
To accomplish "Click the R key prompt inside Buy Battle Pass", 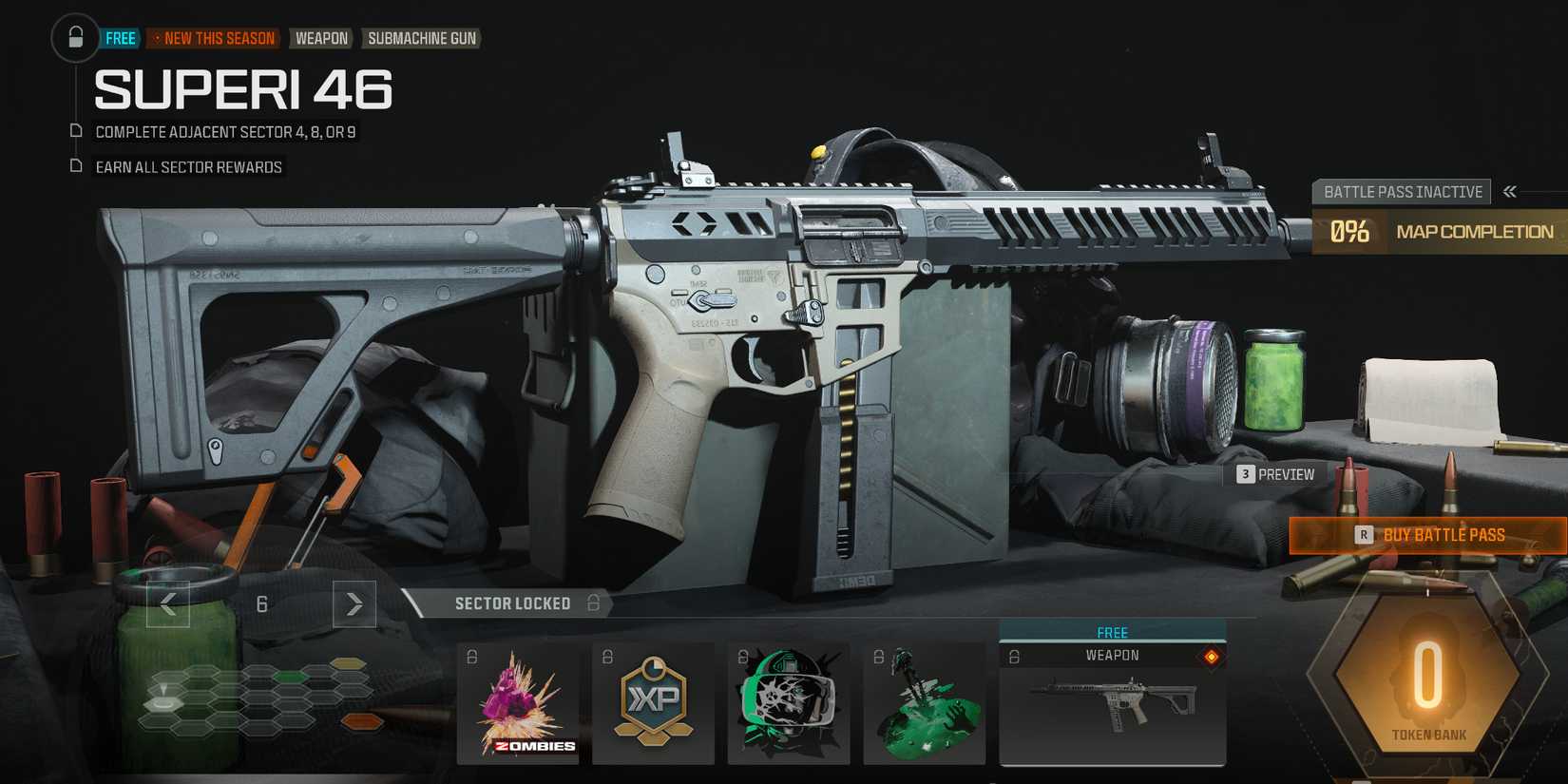I will [x=1366, y=535].
